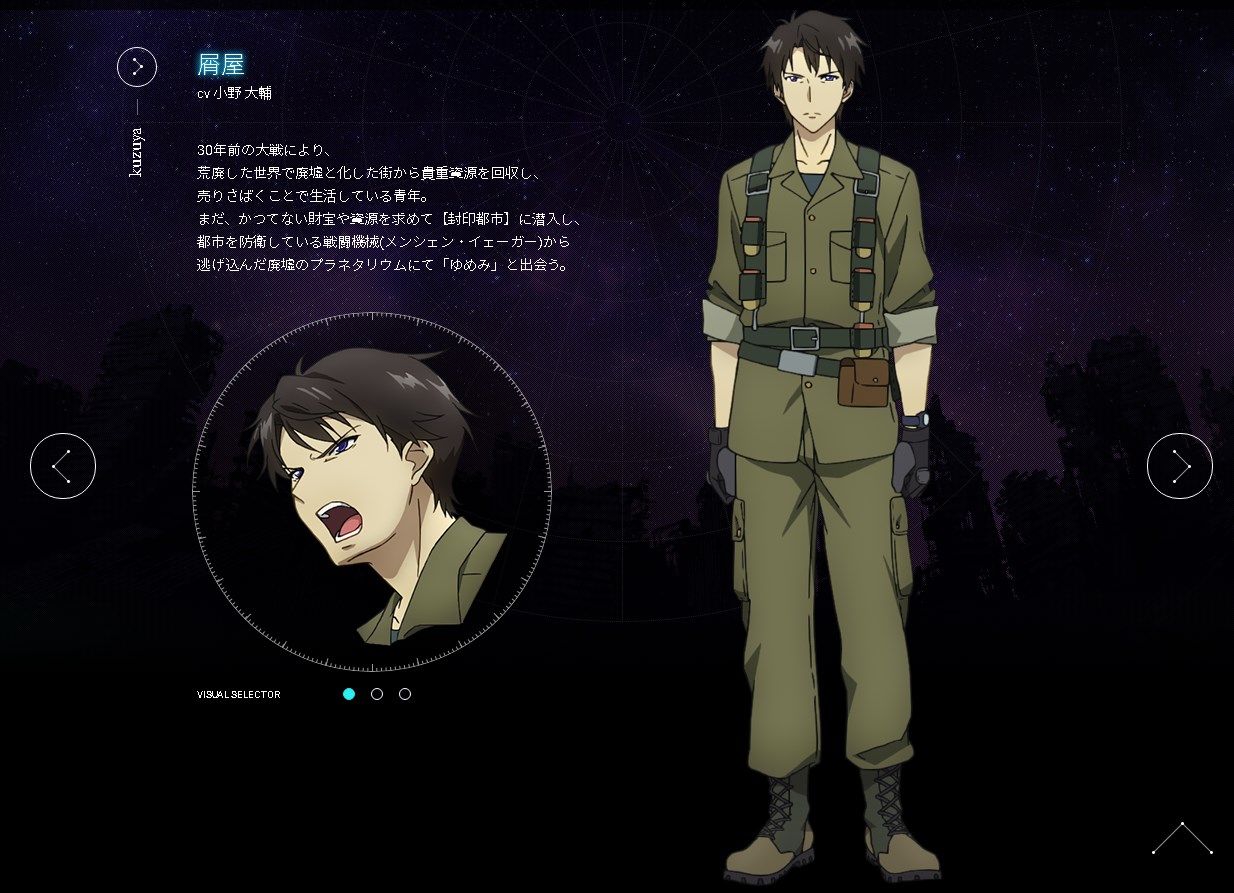Go to the next character with right arrow
This screenshot has width=1234, height=893.
1179,466
